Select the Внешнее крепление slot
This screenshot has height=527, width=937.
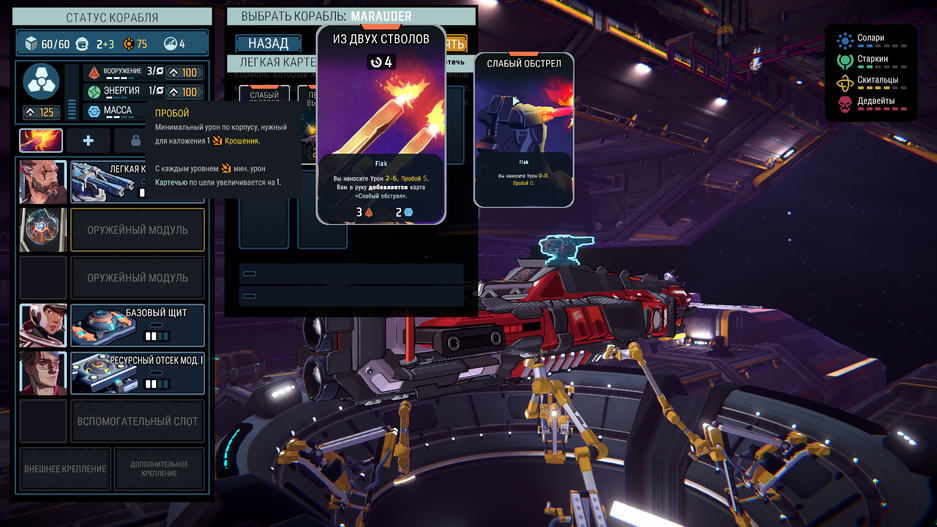pyautogui.click(x=64, y=469)
